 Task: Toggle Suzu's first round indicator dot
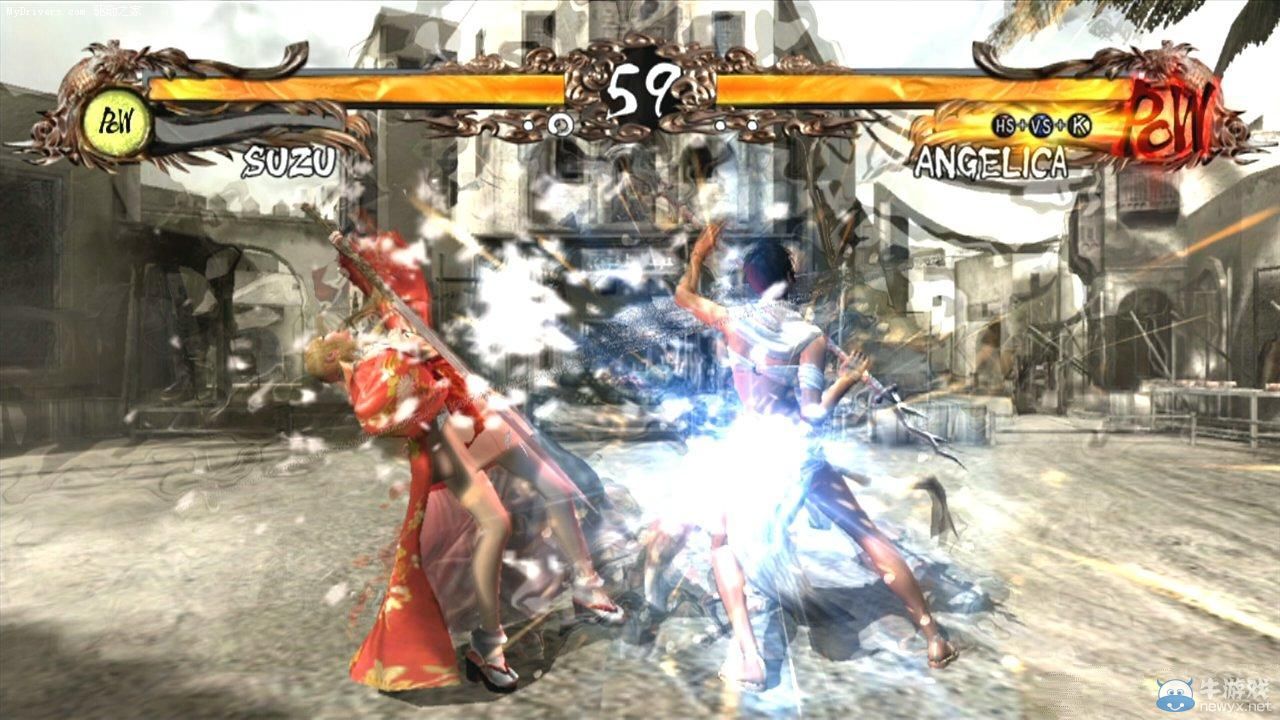(x=527, y=126)
